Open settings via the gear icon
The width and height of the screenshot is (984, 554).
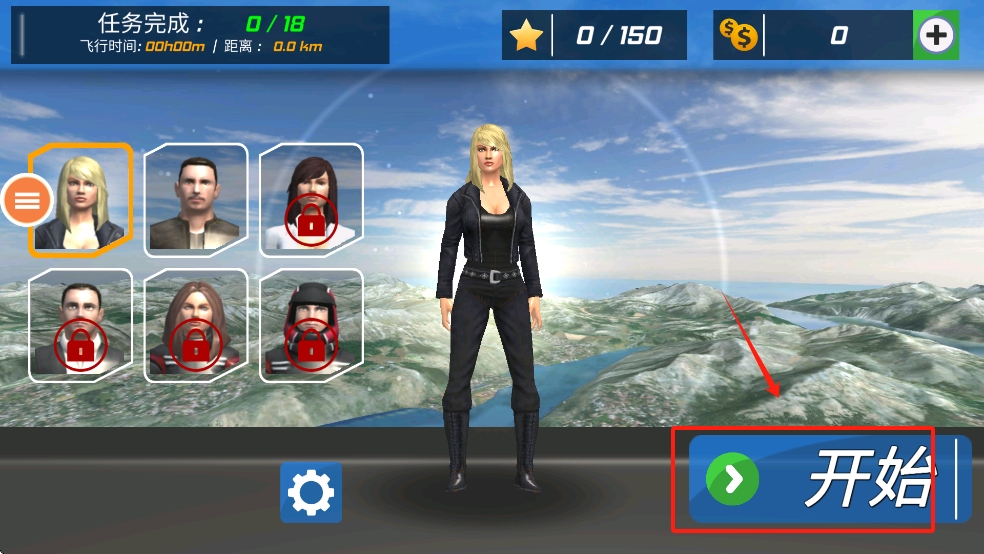[311, 492]
